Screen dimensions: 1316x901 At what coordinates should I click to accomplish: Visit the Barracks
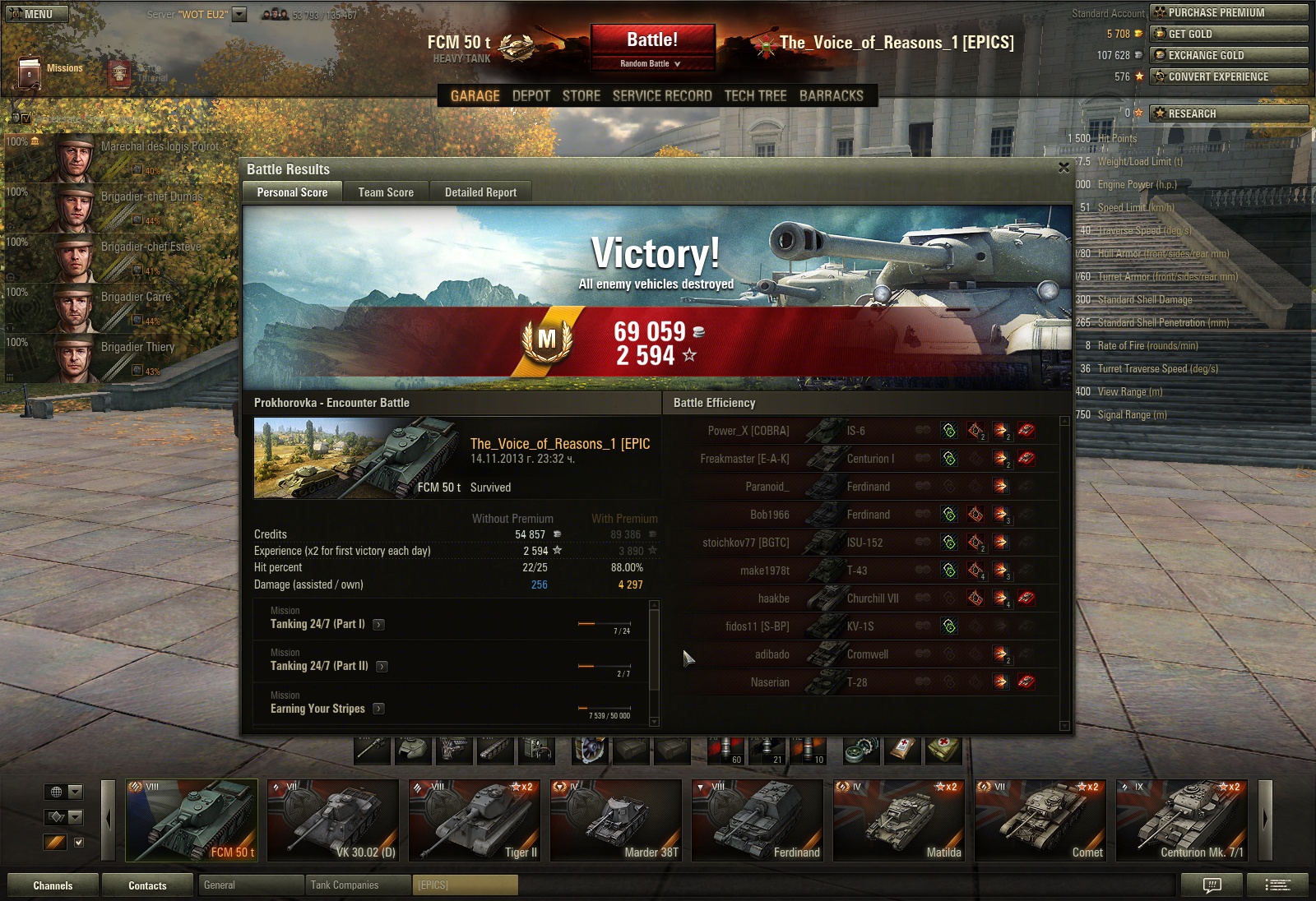[x=831, y=96]
